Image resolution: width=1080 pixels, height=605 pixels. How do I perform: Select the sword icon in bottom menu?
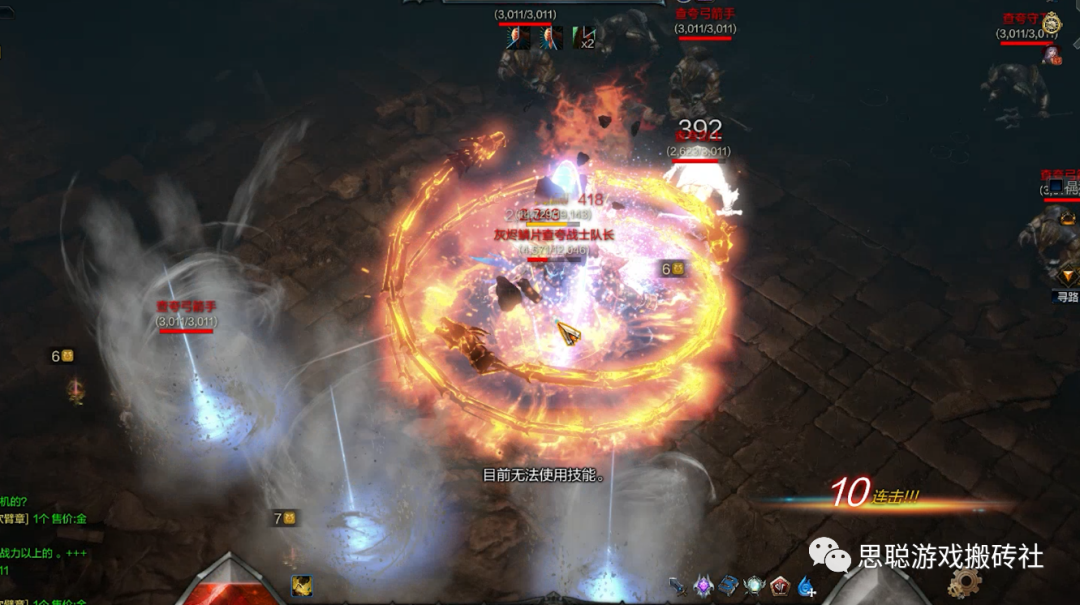point(679,586)
